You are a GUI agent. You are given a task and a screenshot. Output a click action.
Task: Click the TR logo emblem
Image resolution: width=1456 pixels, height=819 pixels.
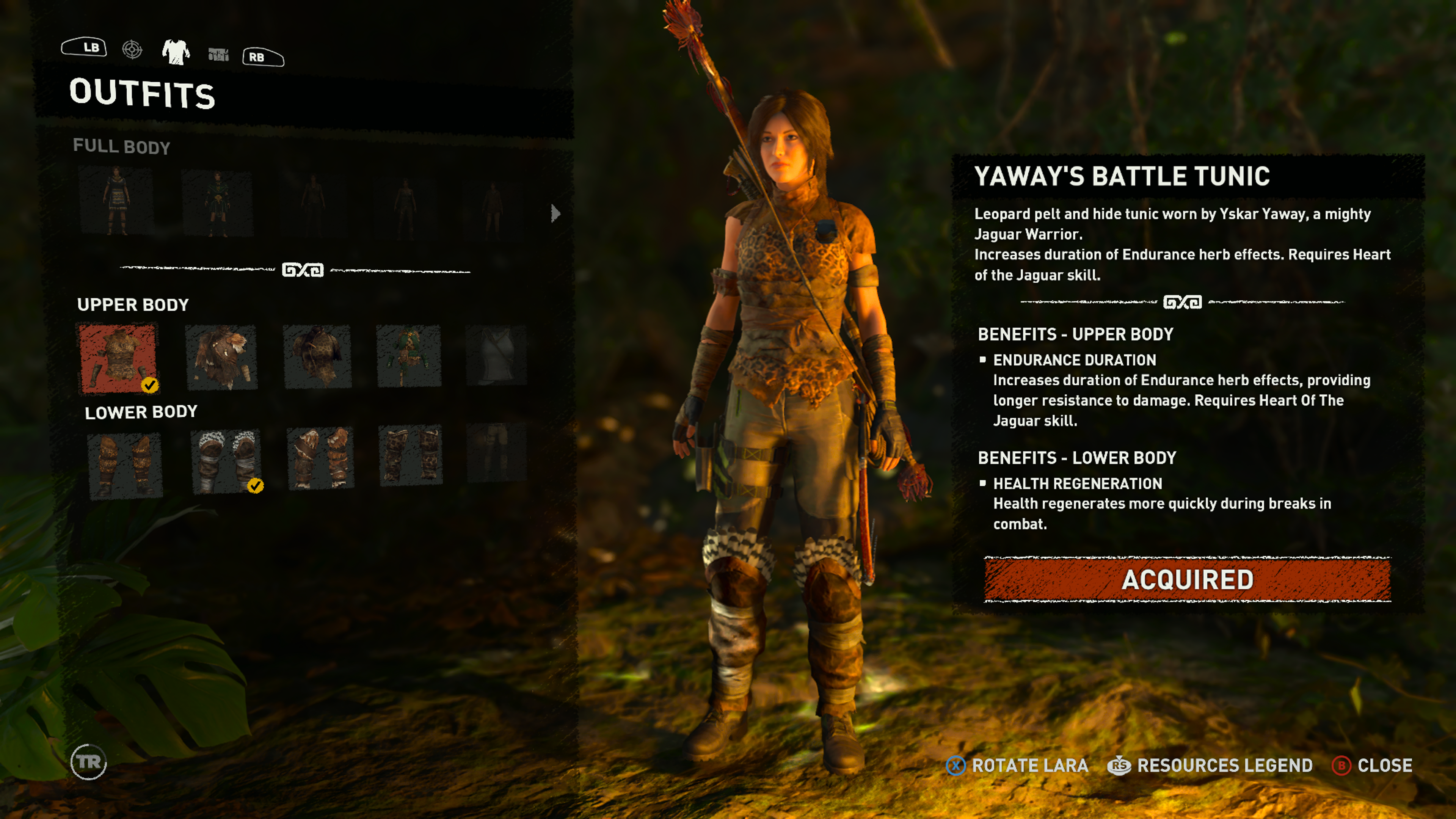click(x=89, y=762)
